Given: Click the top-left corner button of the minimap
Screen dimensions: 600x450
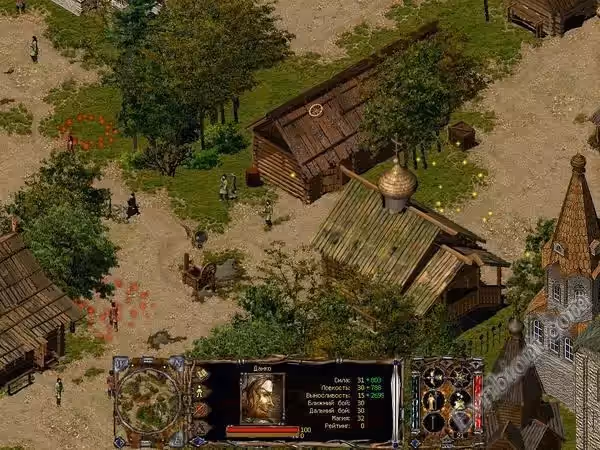Looking at the screenshot, I should click(121, 364).
